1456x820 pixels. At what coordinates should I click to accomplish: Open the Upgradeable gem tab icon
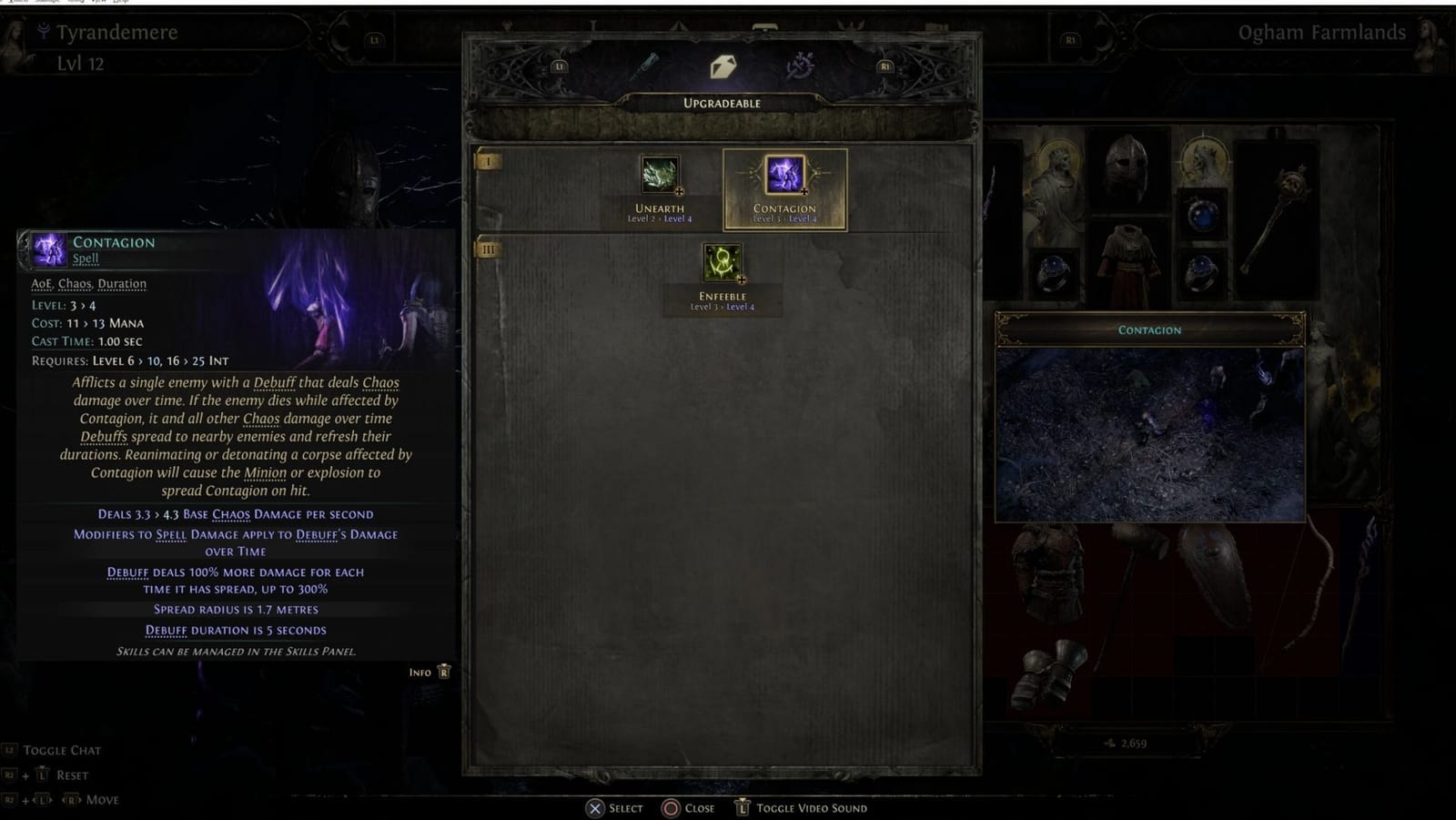722,66
